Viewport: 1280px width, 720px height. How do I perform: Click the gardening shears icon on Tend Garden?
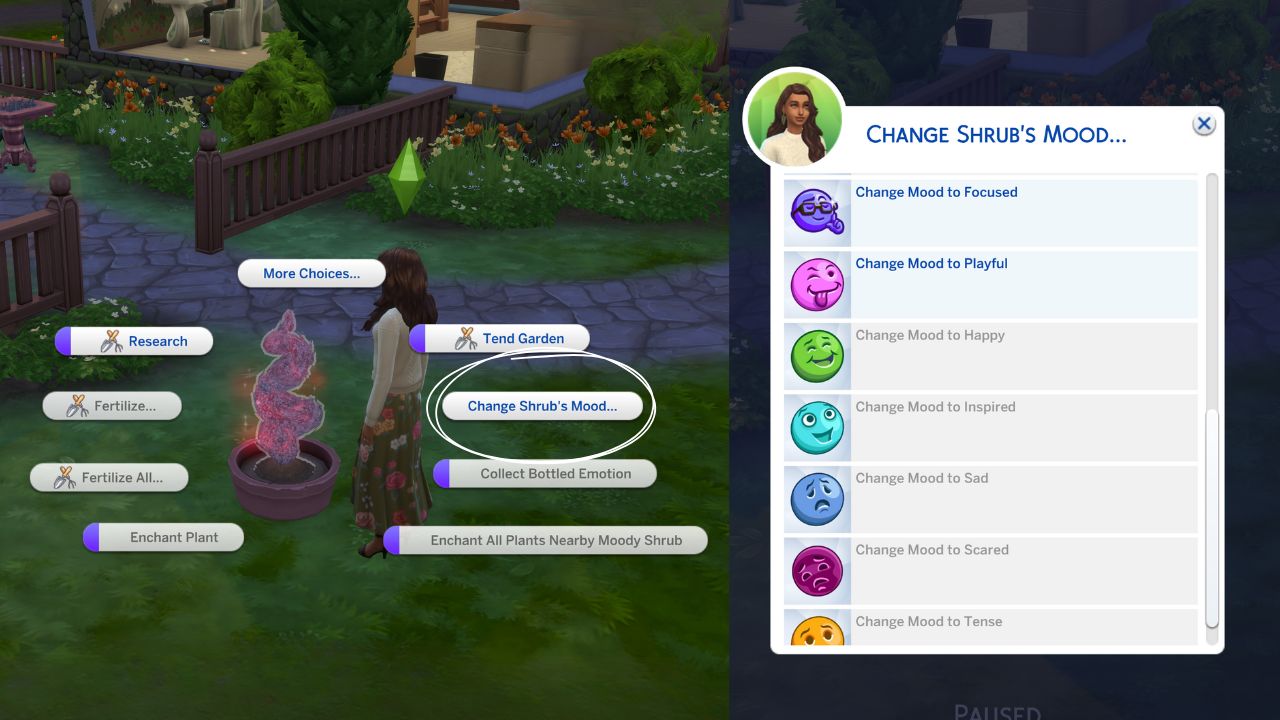coord(464,338)
